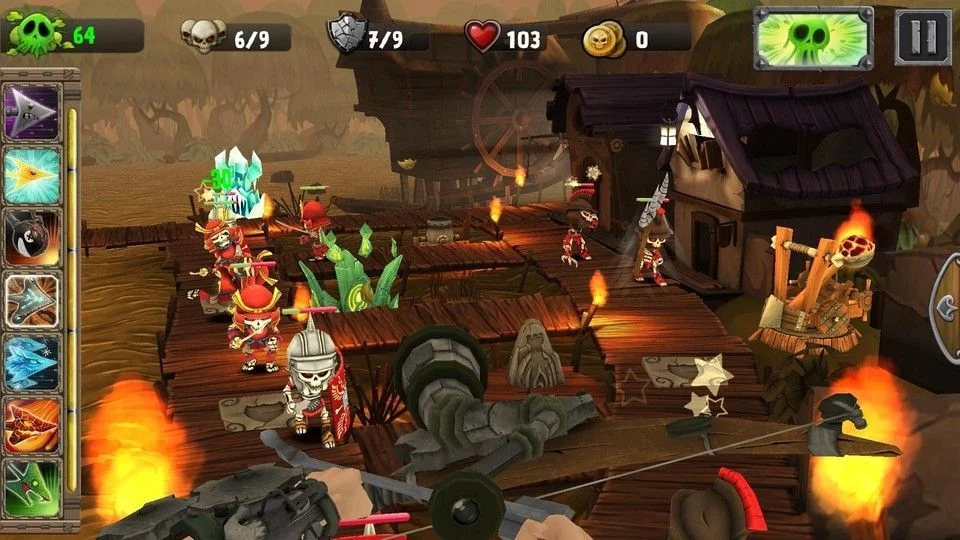Viewport: 960px width, 540px height.
Task: Activate the green skull special power
Action: [813, 38]
